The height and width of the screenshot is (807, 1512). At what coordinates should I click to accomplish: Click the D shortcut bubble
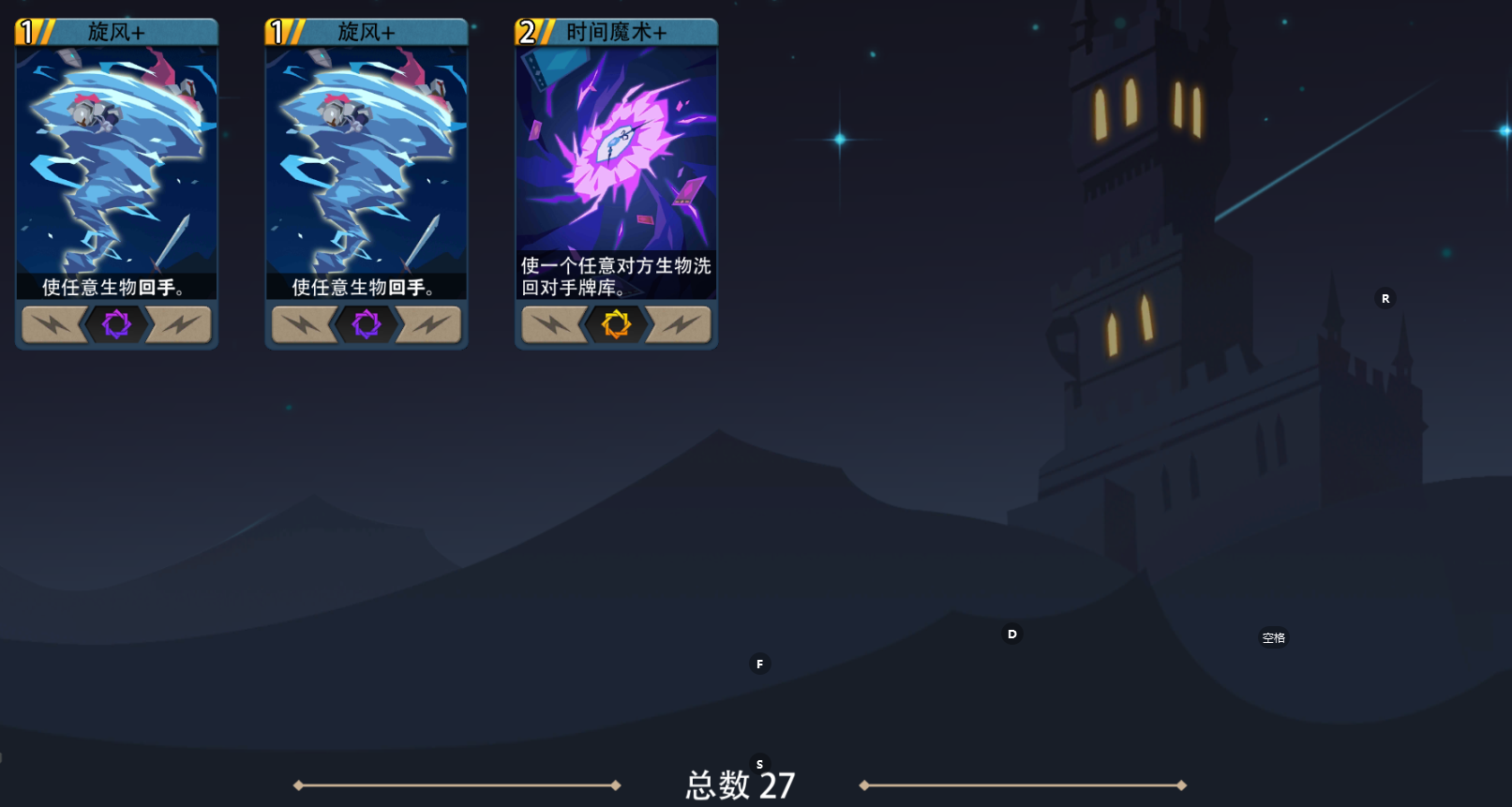(x=1012, y=634)
